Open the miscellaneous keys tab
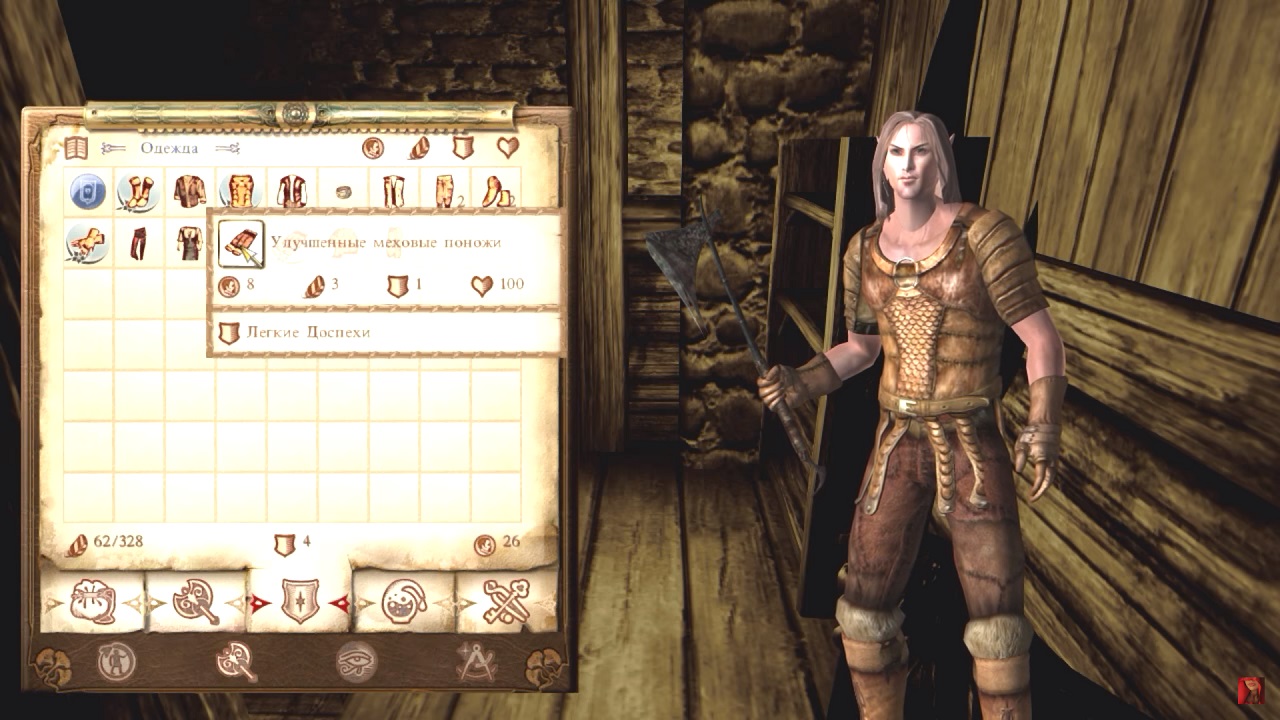 [506, 601]
